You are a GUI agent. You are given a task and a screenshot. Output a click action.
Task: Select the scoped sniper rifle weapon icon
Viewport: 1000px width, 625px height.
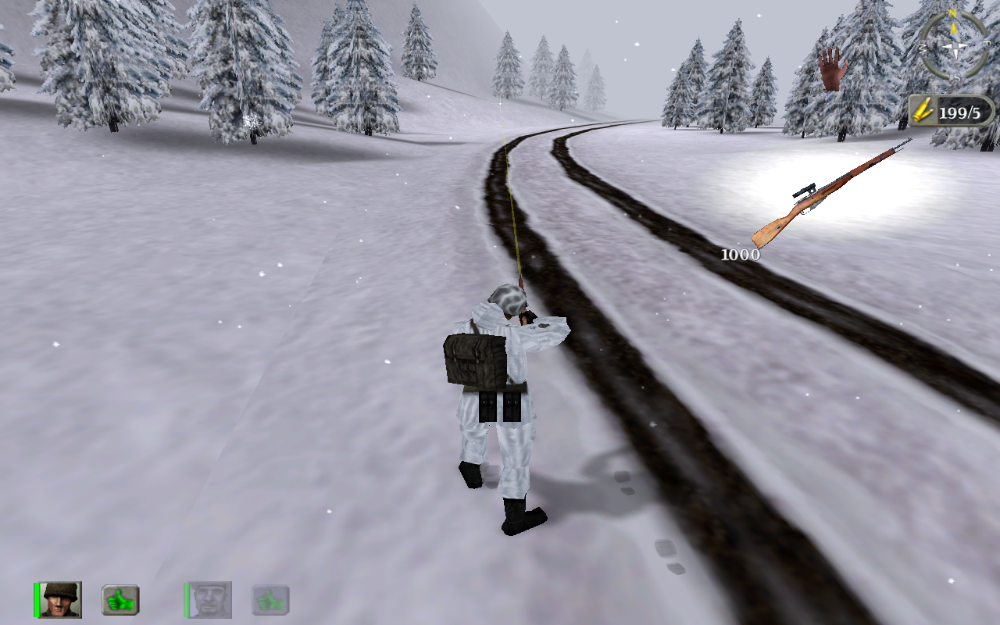830,194
